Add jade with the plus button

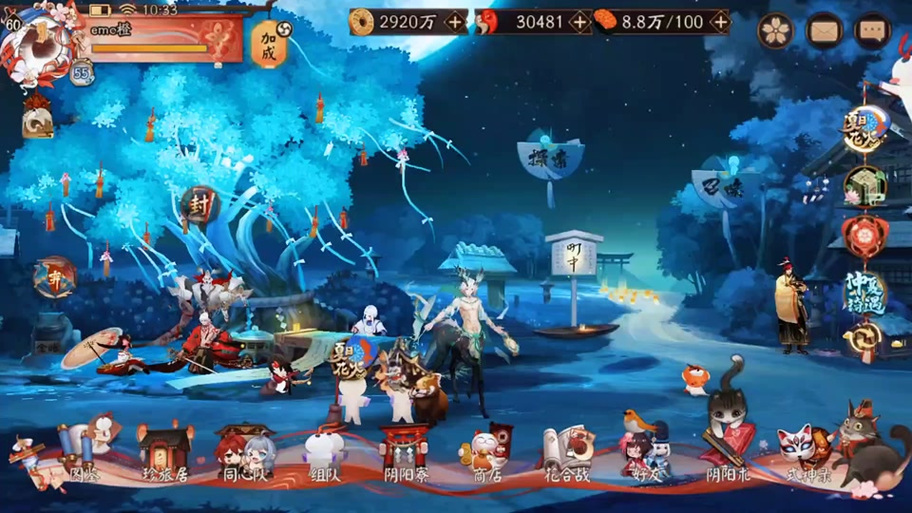point(579,21)
